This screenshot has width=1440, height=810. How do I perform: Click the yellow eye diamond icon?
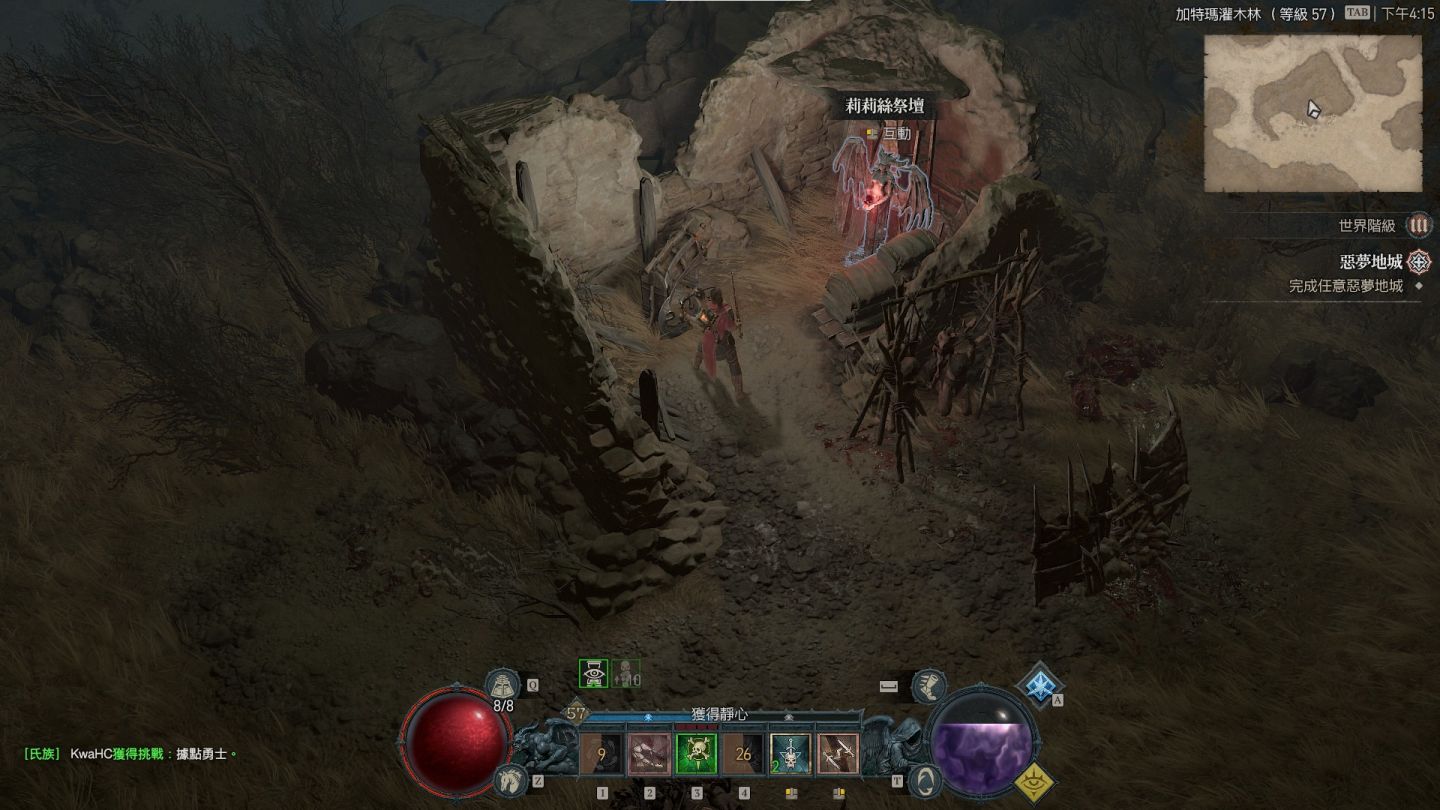pyautogui.click(x=1038, y=781)
